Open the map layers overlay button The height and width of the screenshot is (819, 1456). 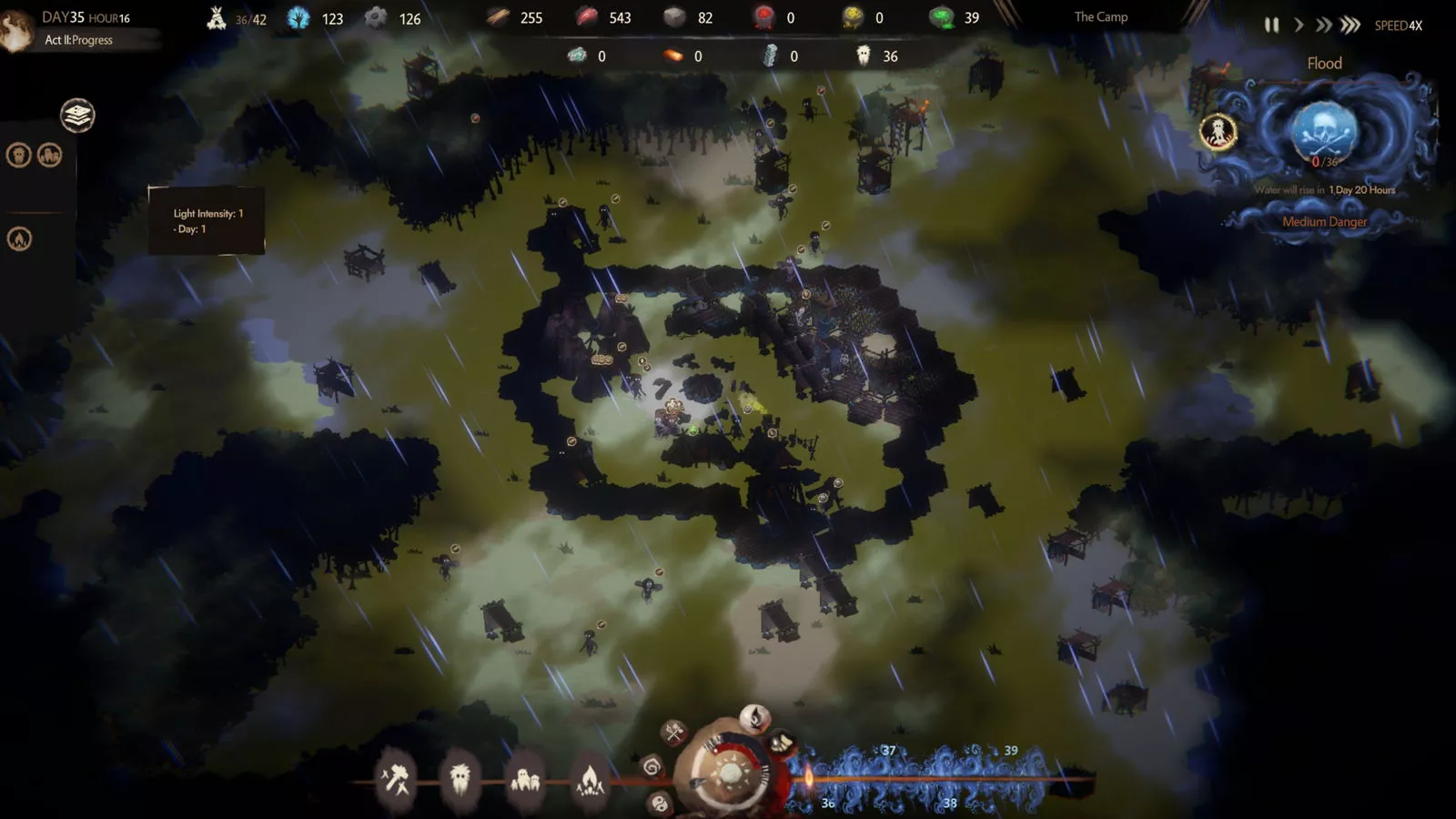77,116
